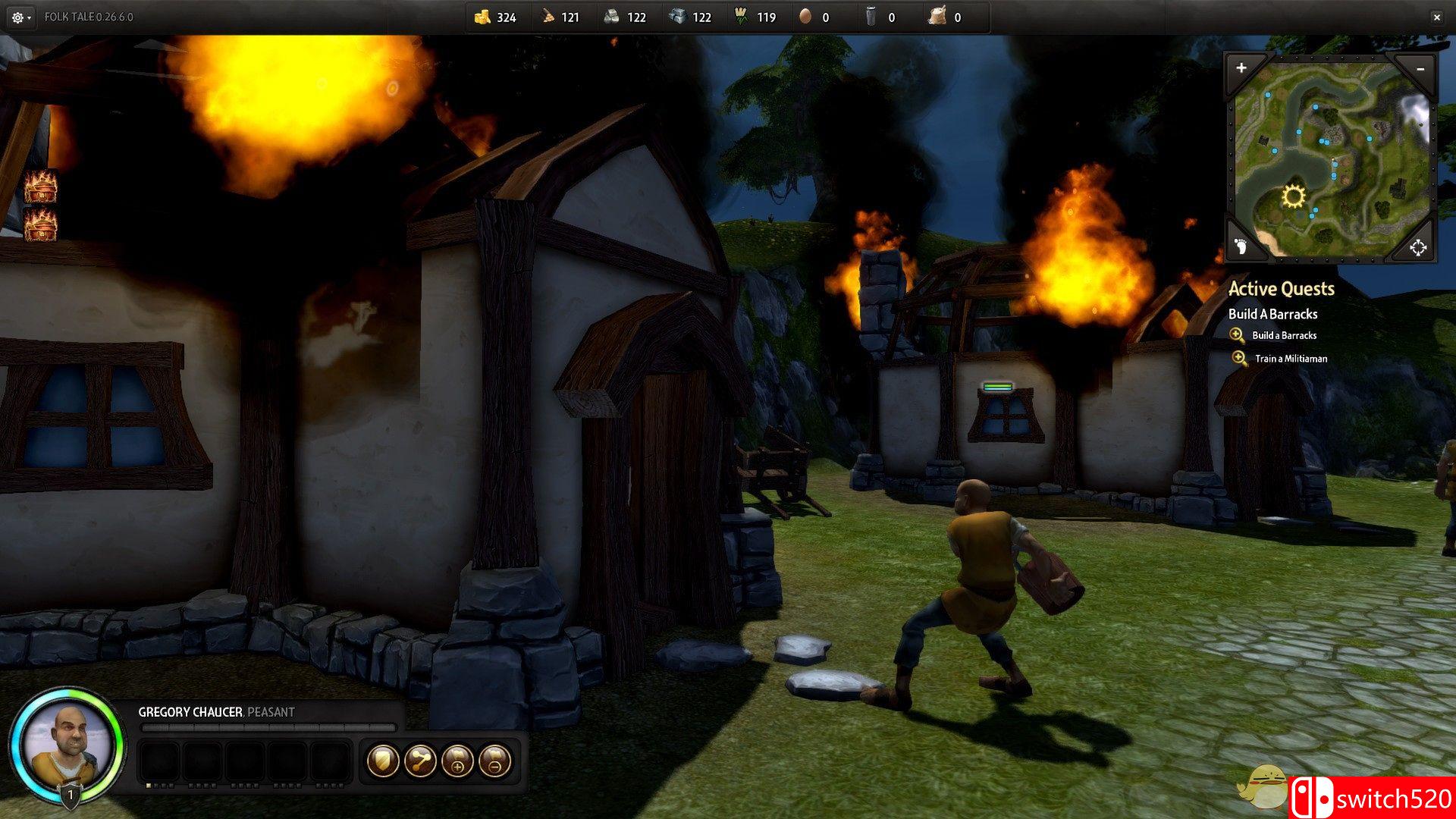1456x819 pixels.
Task: Zoom out the minimap with minus
Action: 1420,69
